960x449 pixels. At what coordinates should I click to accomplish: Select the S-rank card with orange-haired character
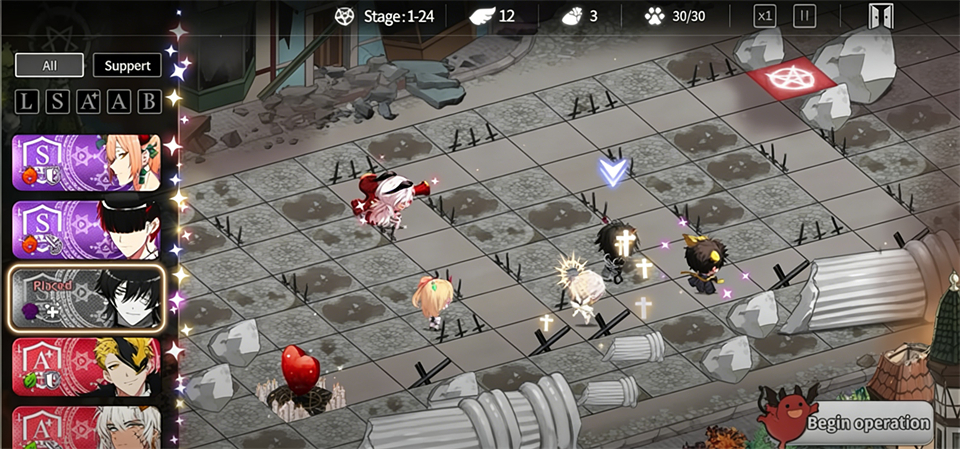[86, 162]
